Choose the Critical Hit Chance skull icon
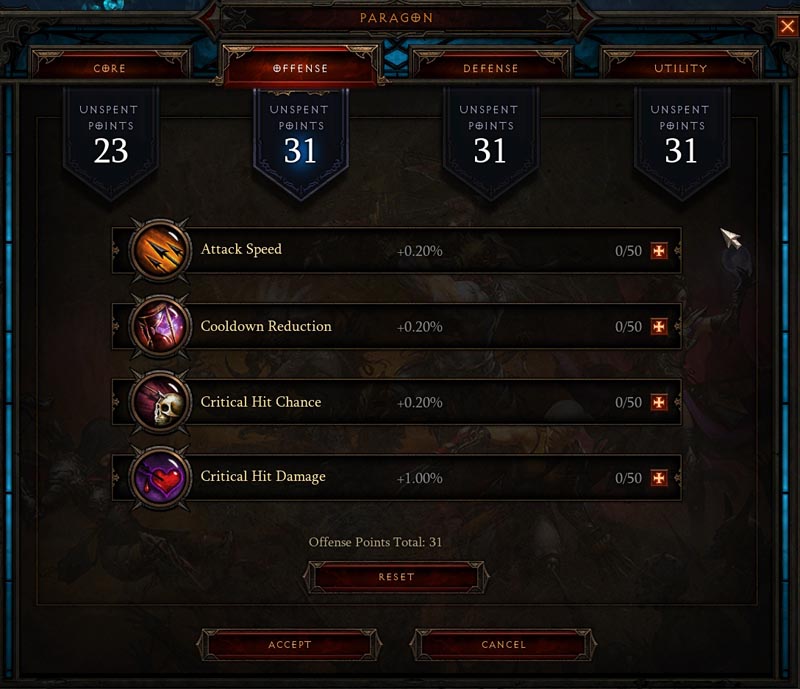Screen dimensions: 800x689 tap(160, 402)
